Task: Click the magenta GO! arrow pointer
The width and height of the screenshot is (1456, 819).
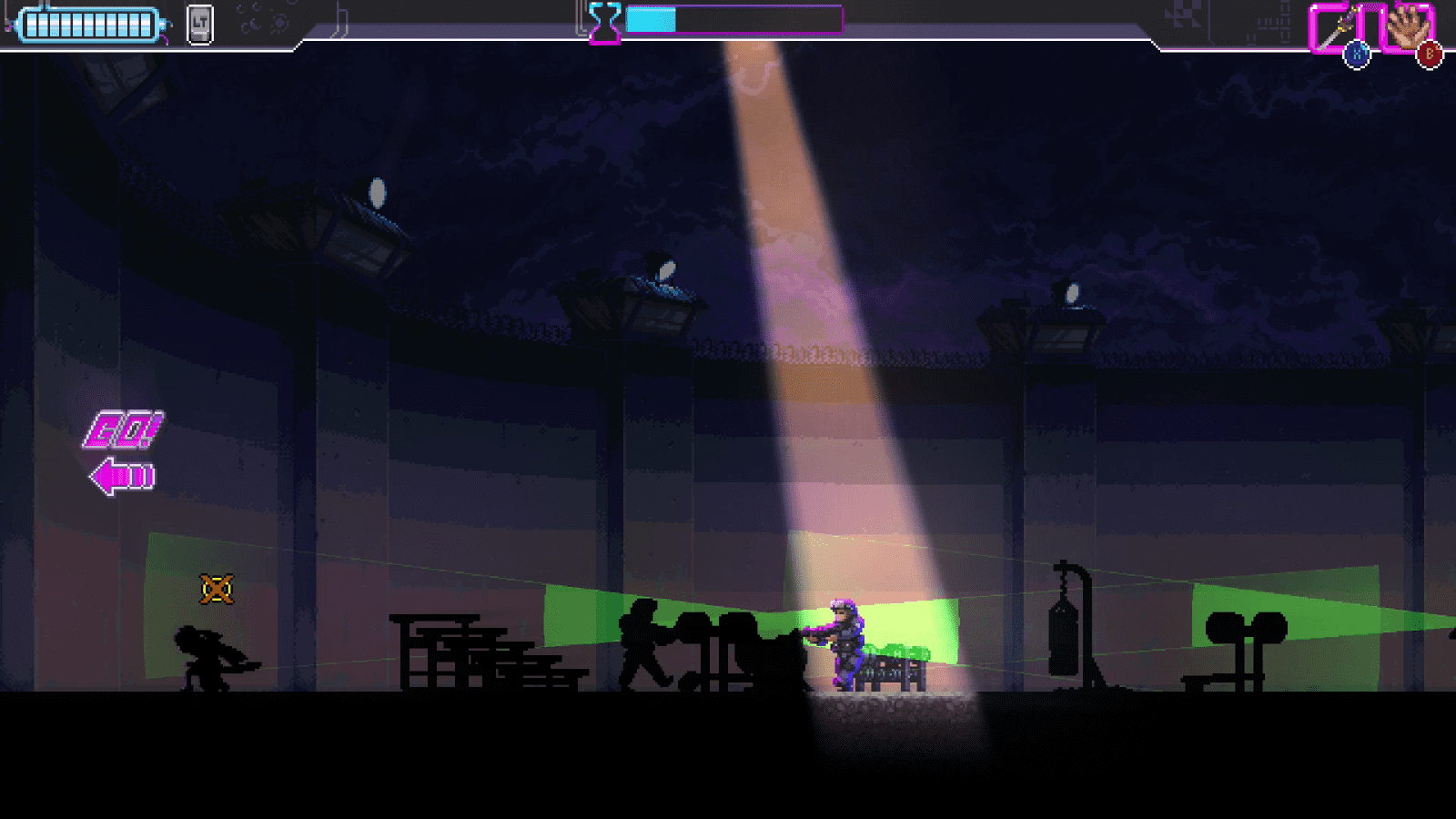Action: [121, 473]
